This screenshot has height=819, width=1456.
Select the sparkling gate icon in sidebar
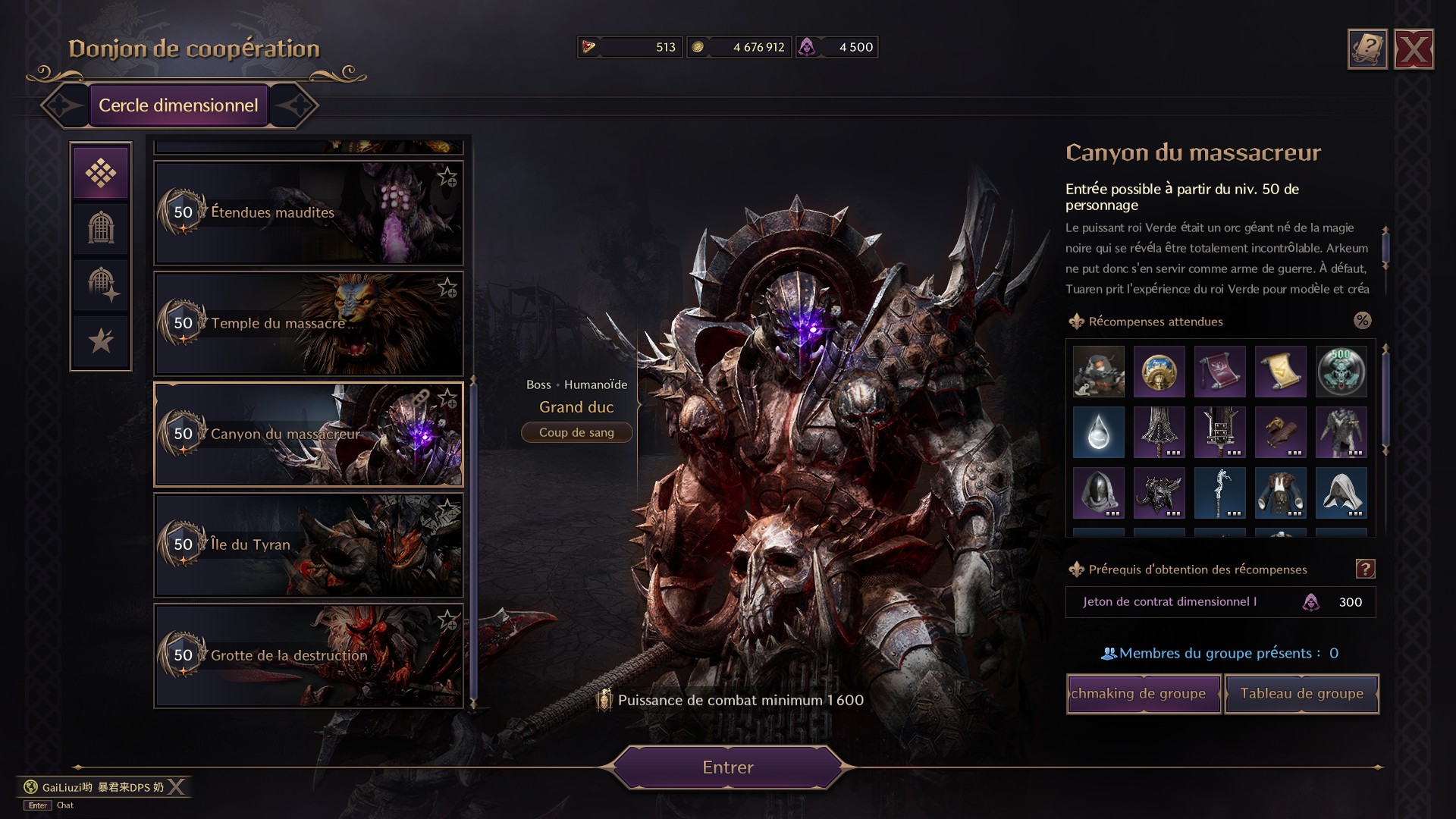(x=101, y=284)
